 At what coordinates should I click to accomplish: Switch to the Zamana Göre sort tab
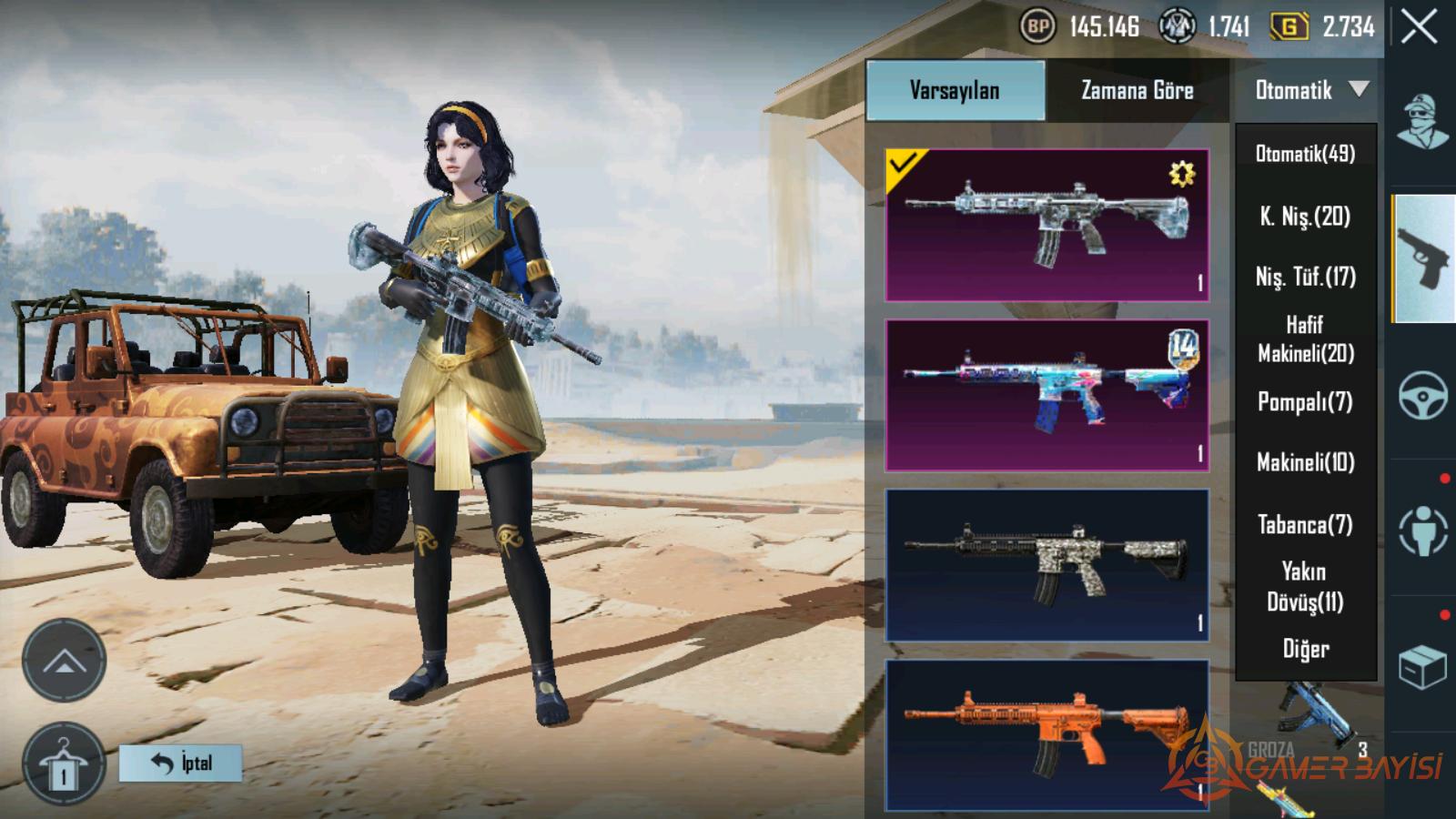1137,90
